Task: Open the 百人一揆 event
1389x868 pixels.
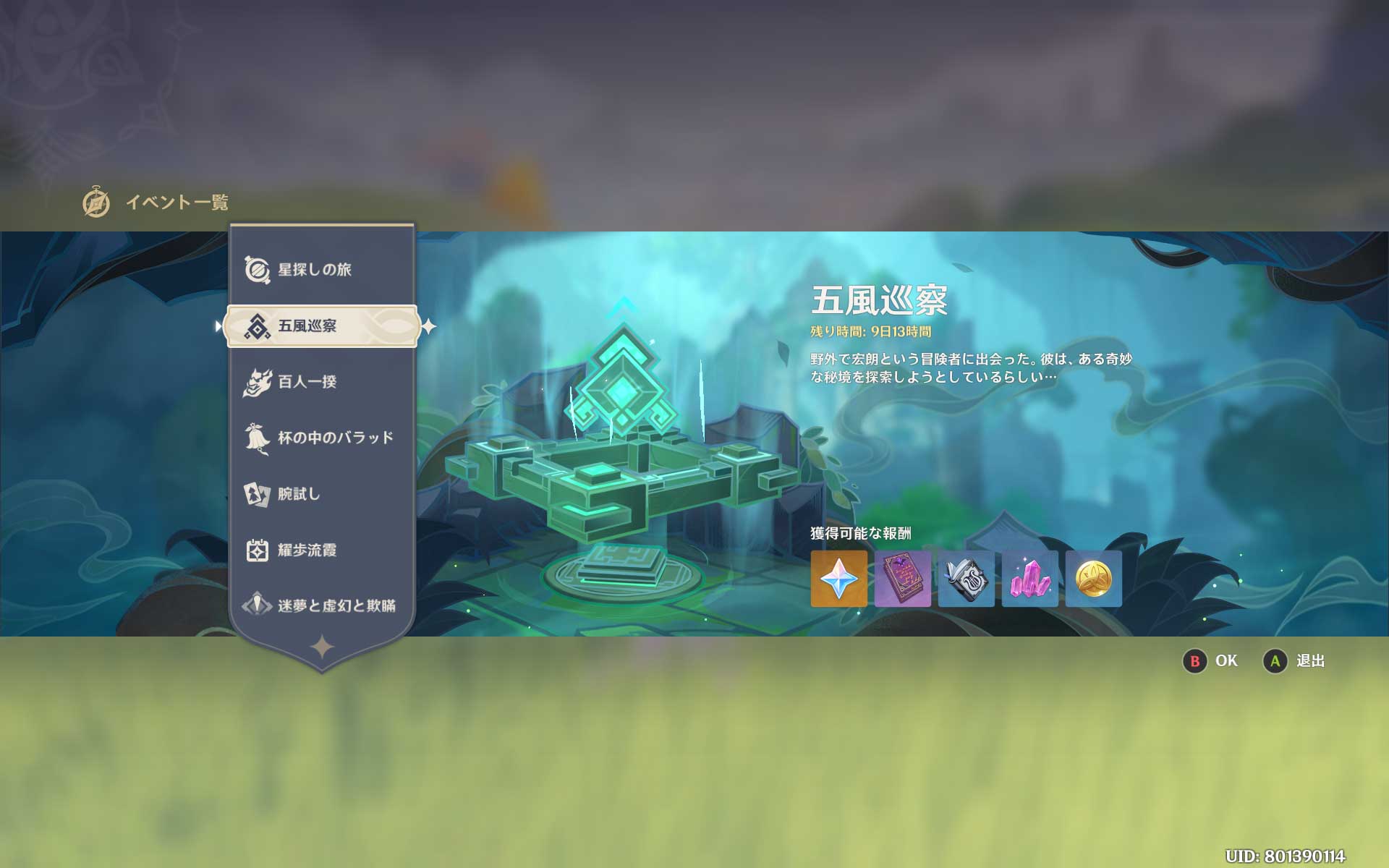Action: click(x=308, y=382)
